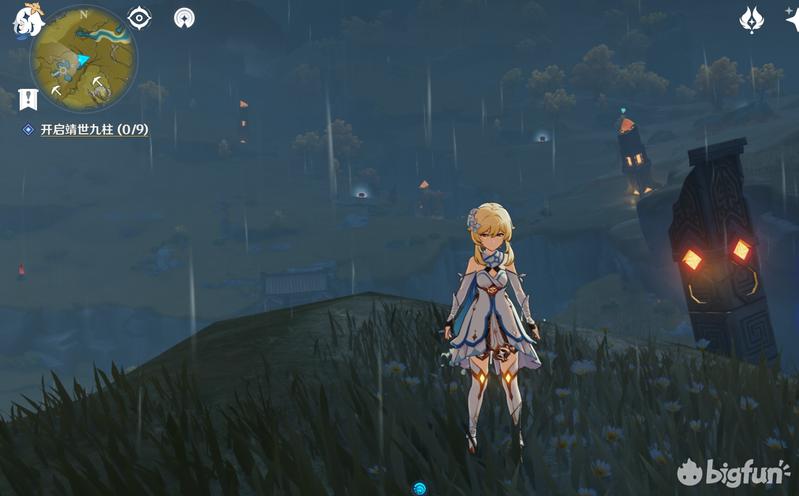The image size is (799, 496).
Task: Open the quest log banner icon
Action: coord(27,98)
